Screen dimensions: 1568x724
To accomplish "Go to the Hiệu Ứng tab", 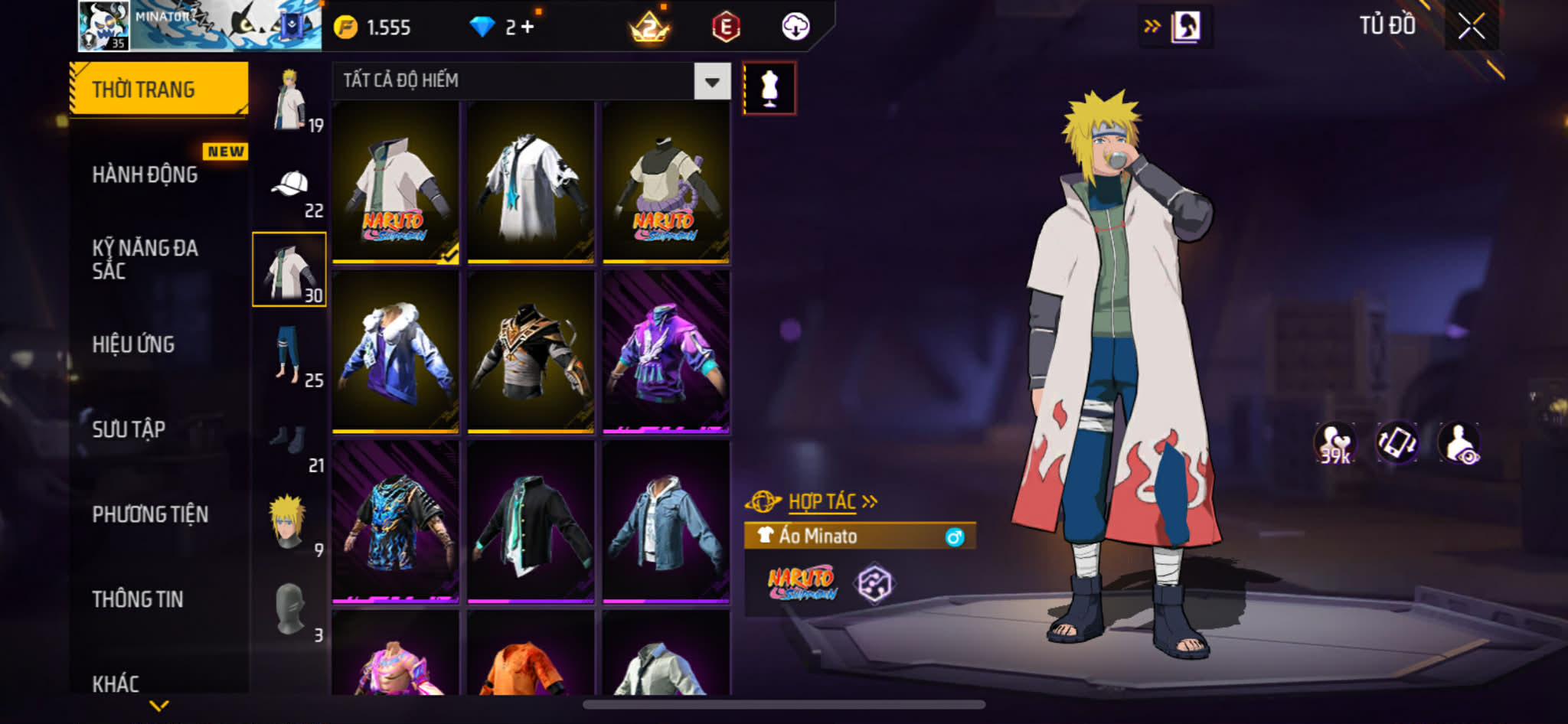I will click(134, 344).
